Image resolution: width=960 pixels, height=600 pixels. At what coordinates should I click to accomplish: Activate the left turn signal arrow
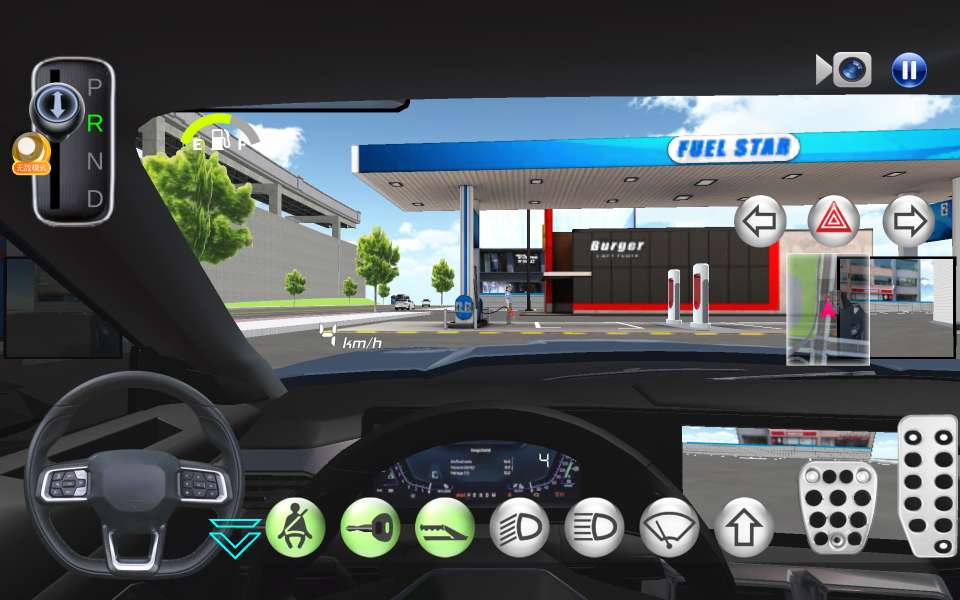760,222
